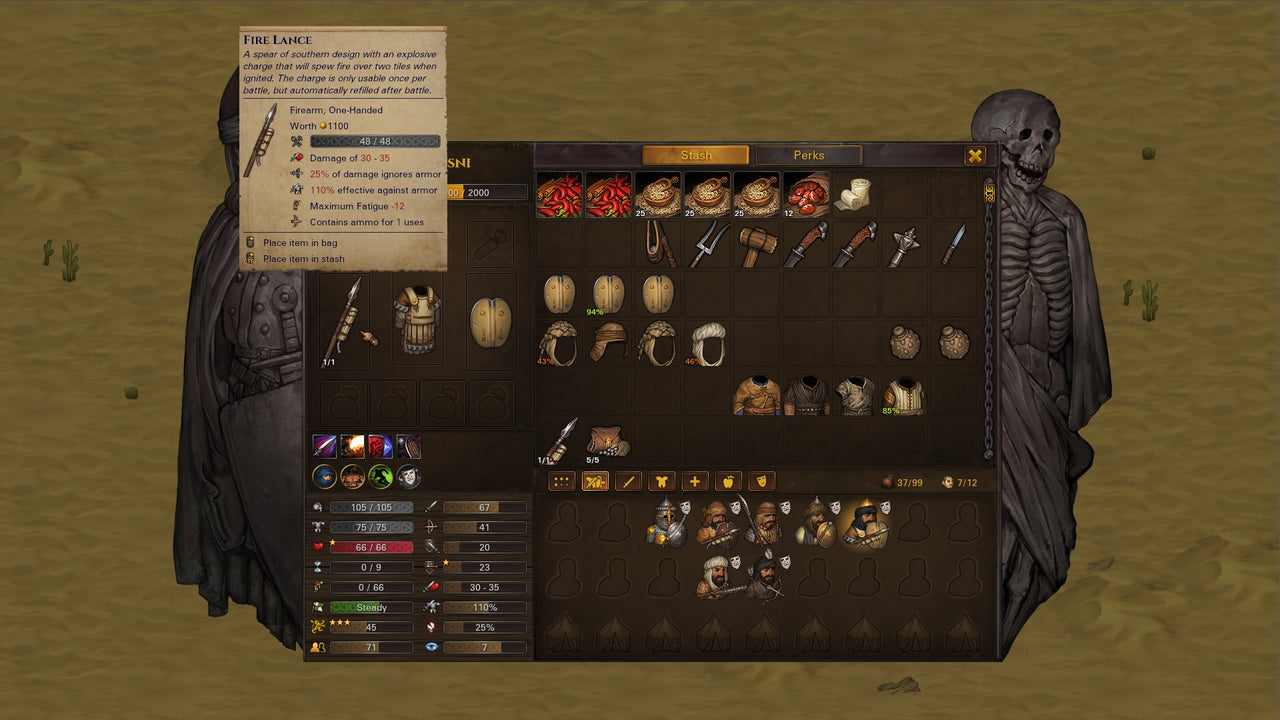Select the sword melee attack skill icon
Viewport: 1280px width, 720px height.
(324, 447)
